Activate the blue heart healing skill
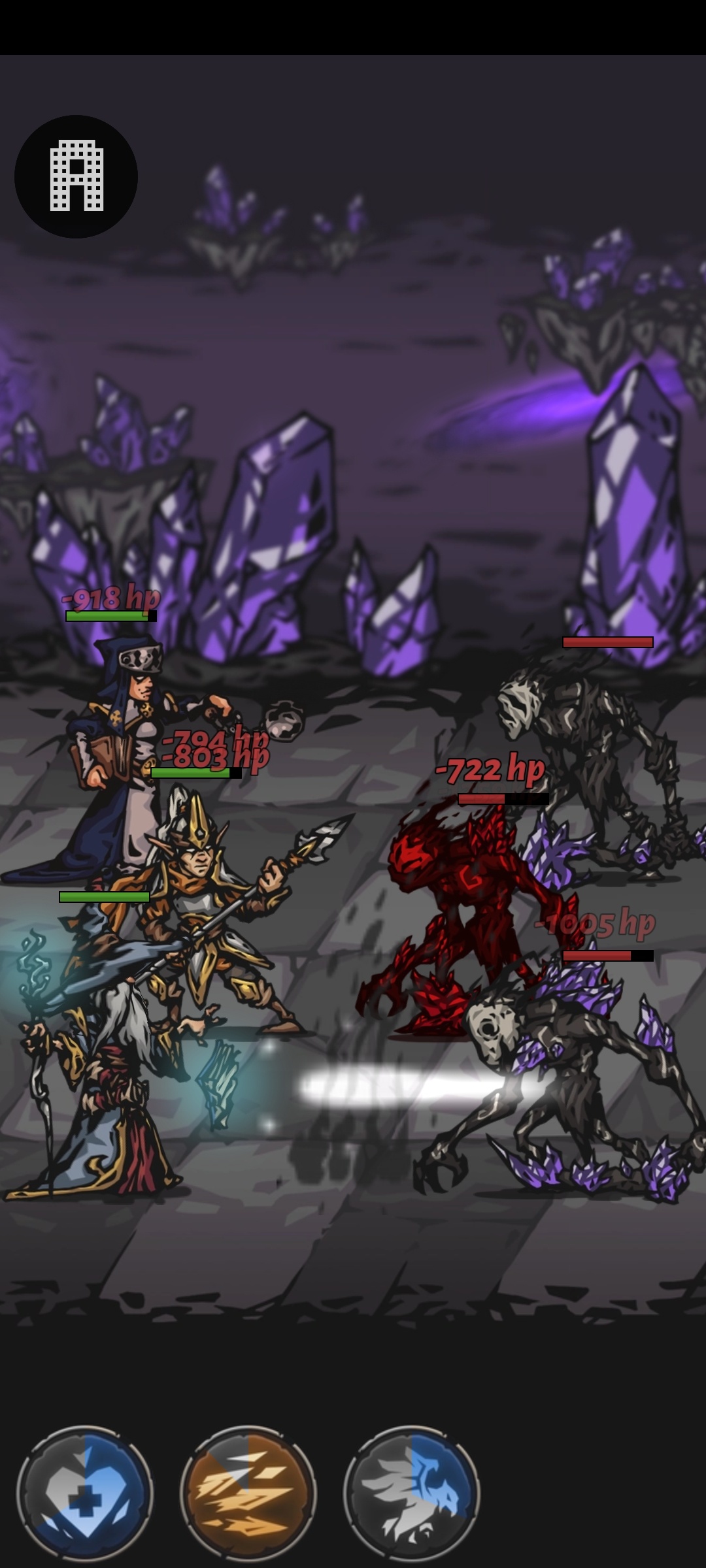Screen dimensions: 706x1568 point(85,1493)
